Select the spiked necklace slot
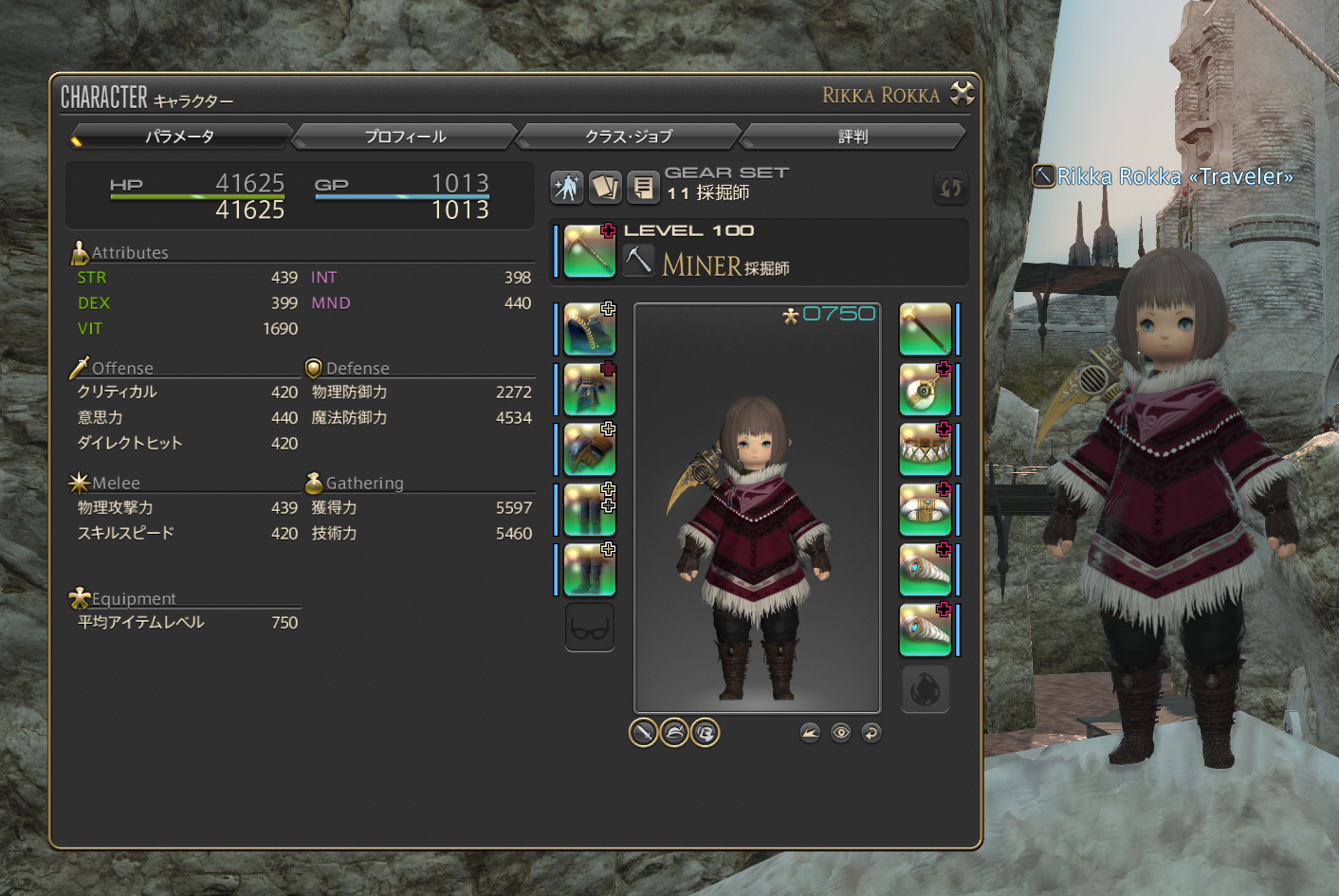The image size is (1339, 896). [x=925, y=449]
